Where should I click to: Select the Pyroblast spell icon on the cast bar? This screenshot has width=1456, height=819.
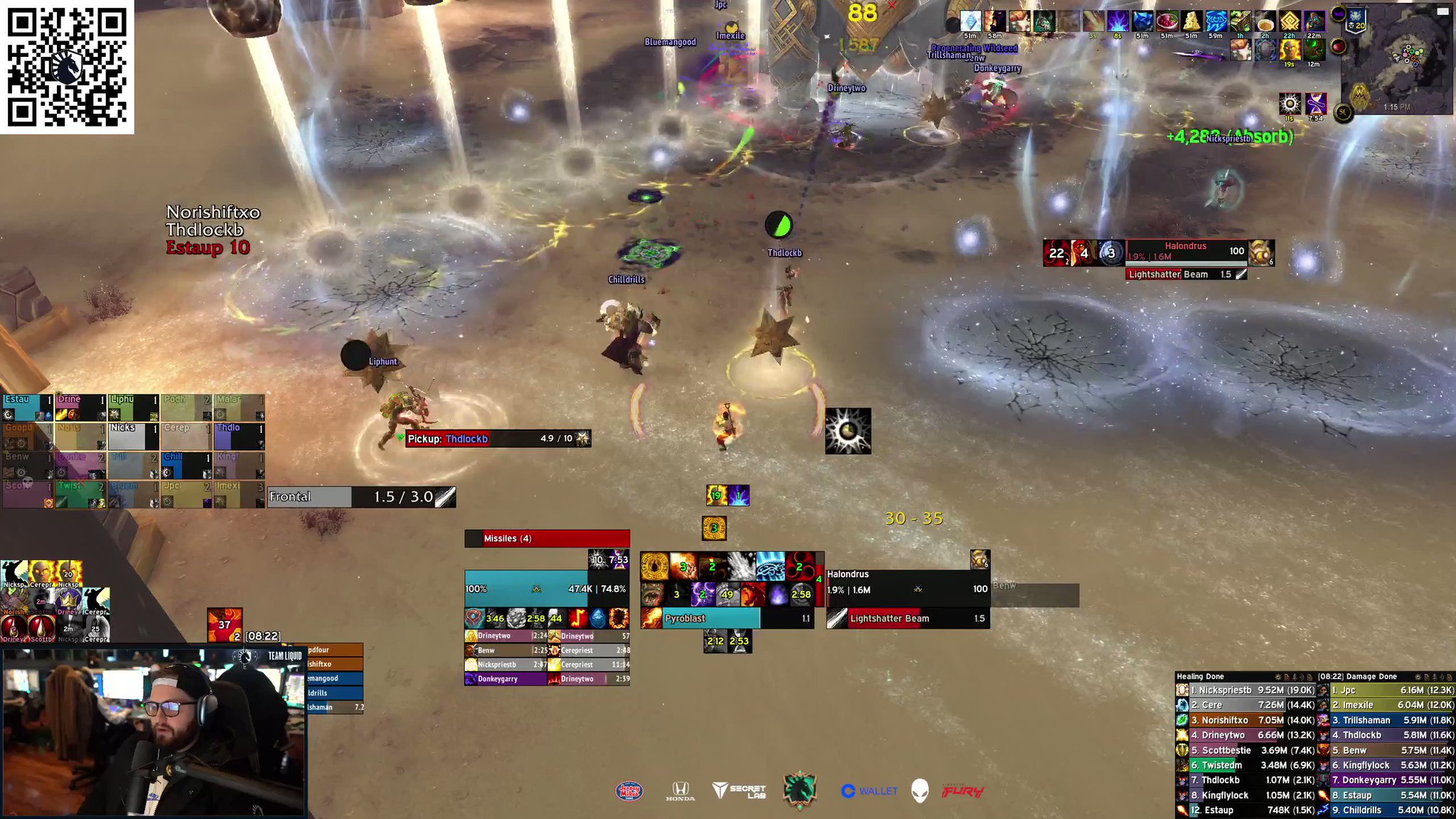pyautogui.click(x=651, y=619)
